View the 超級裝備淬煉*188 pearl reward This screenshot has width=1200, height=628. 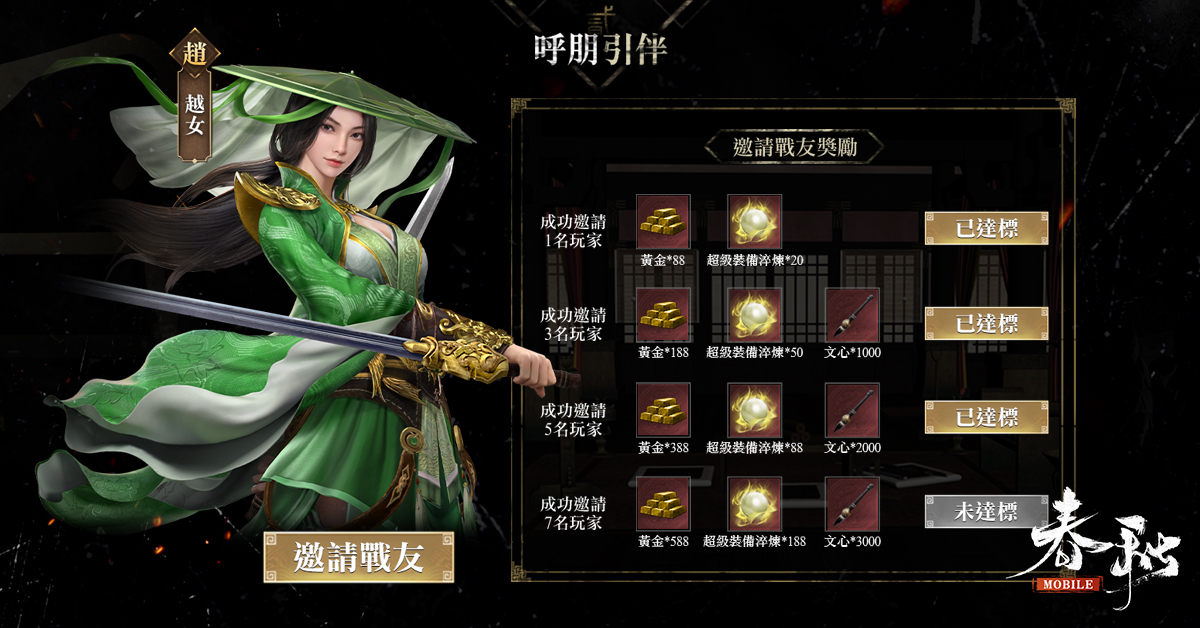coord(755,504)
